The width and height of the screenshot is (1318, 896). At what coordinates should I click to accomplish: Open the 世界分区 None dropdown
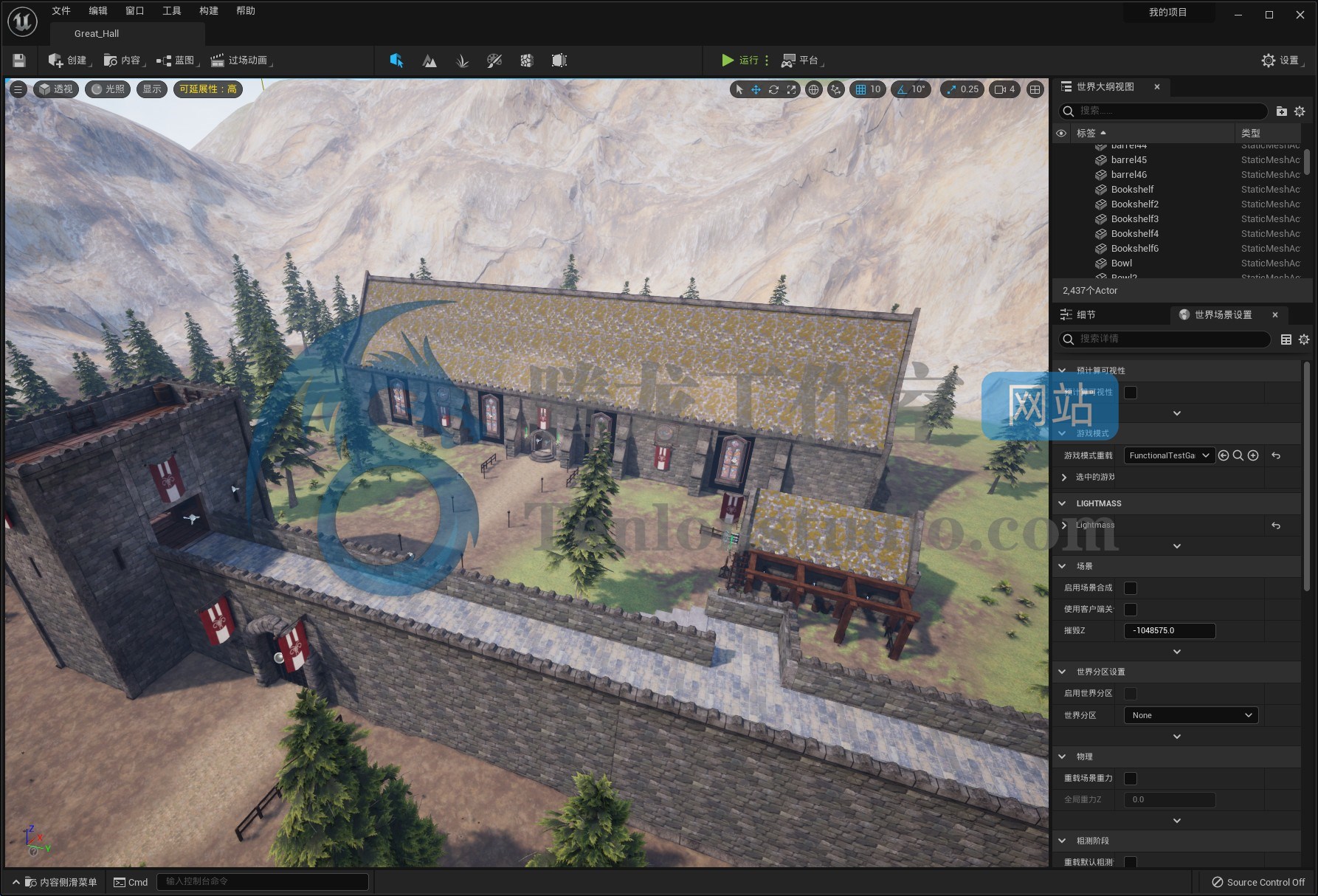point(1190,714)
